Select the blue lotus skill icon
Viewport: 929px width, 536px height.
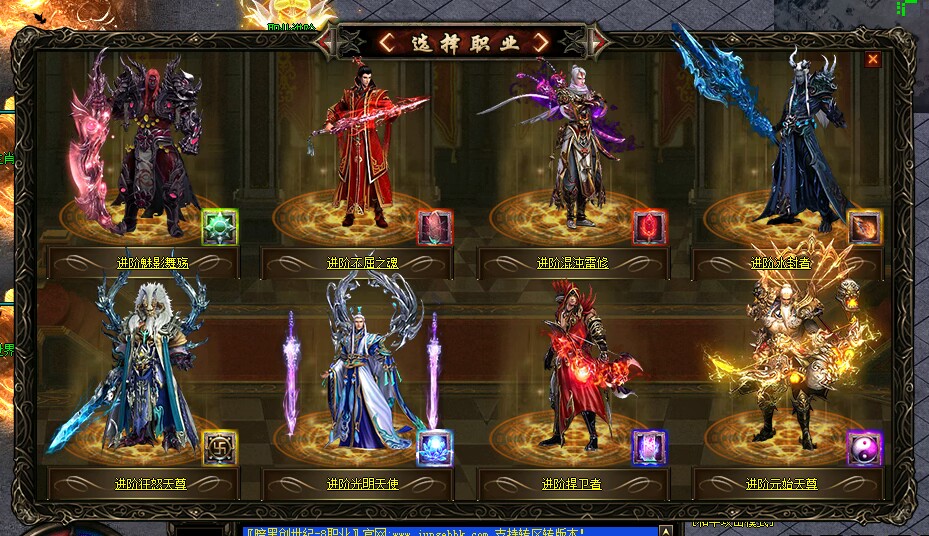(x=435, y=448)
